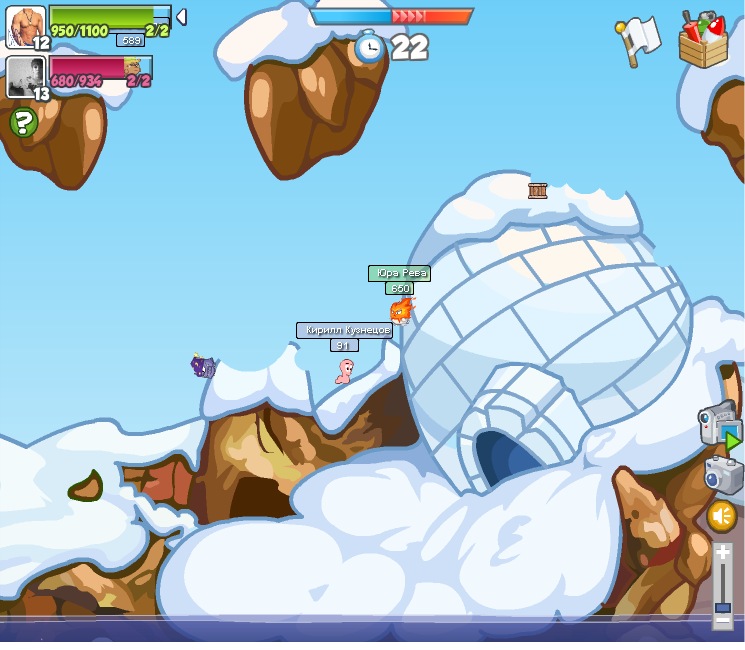
Task: Select the level 13 player avatar
Action: point(25,76)
